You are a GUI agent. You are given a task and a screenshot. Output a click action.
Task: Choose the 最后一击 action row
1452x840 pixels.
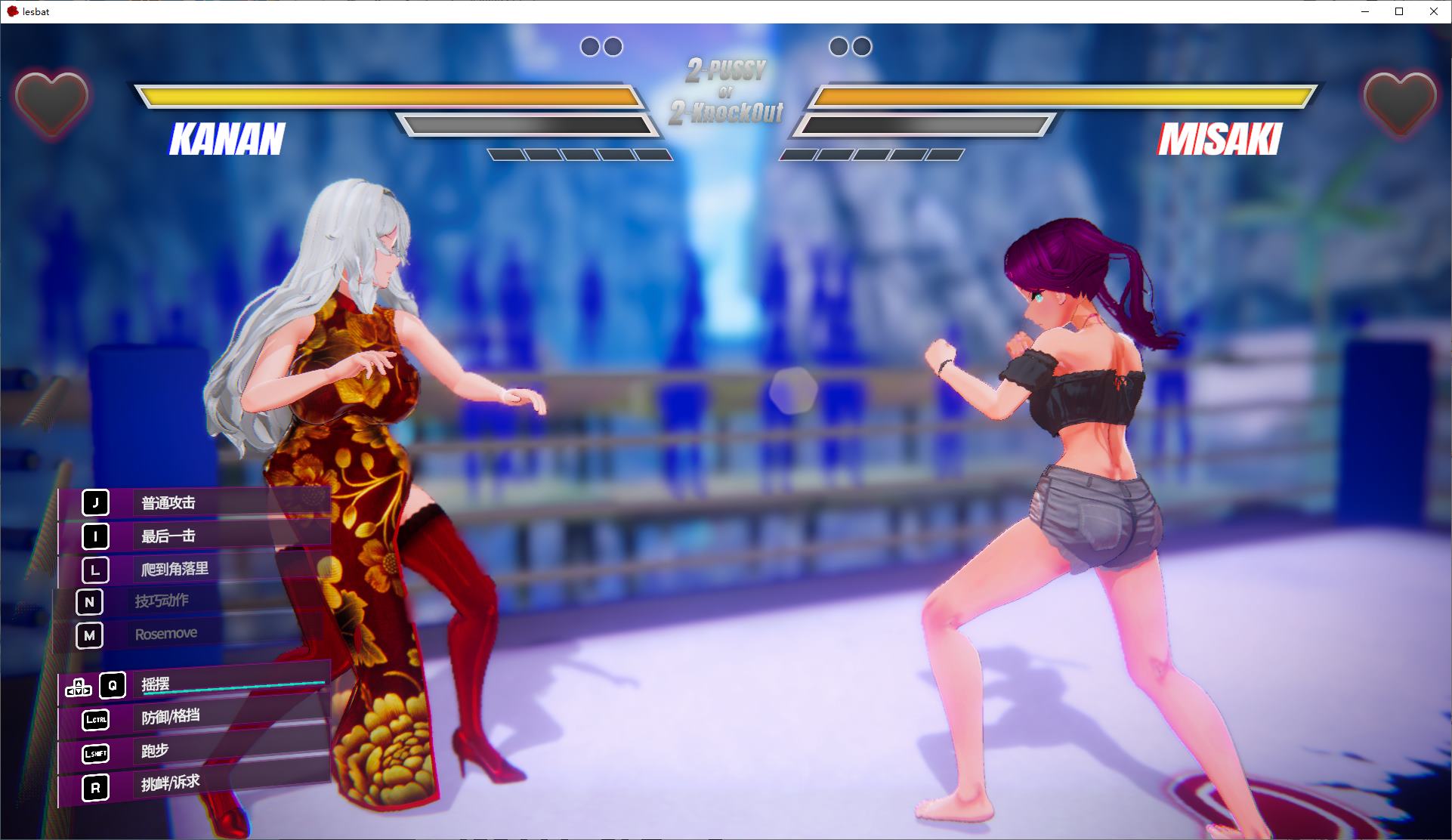point(195,536)
